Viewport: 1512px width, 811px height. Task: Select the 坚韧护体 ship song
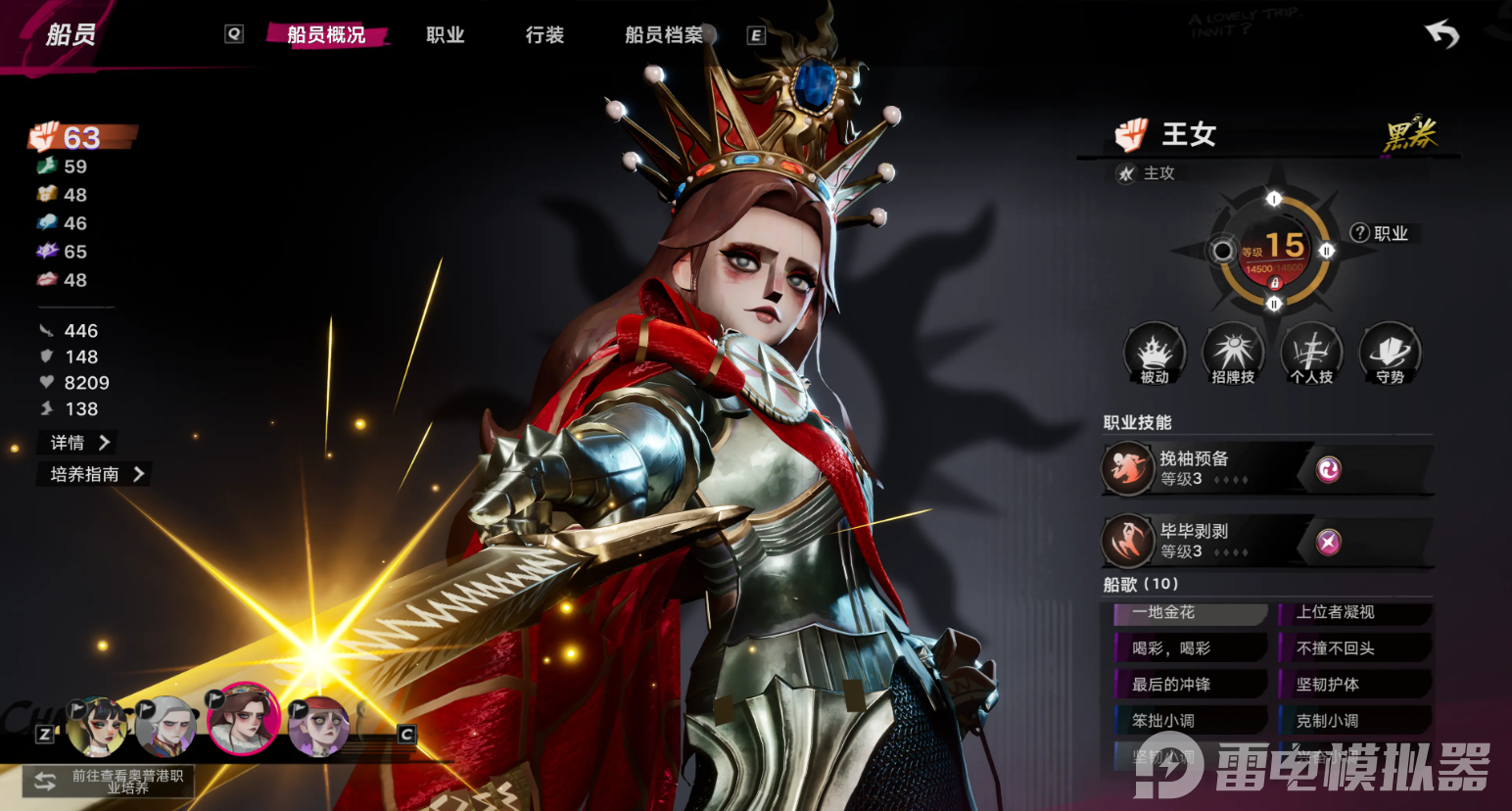[1355, 685]
